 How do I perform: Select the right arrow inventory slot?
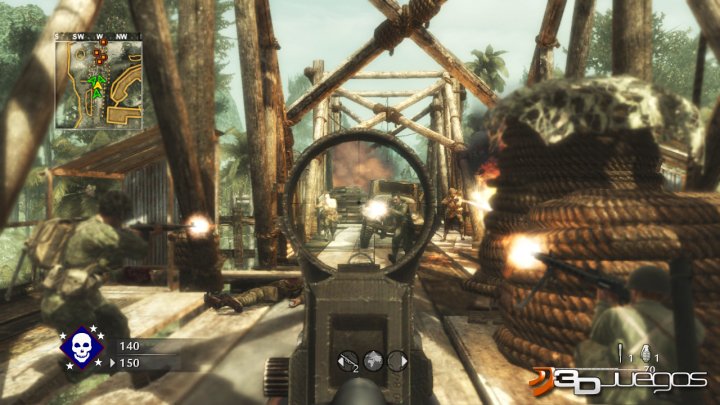click(x=396, y=360)
